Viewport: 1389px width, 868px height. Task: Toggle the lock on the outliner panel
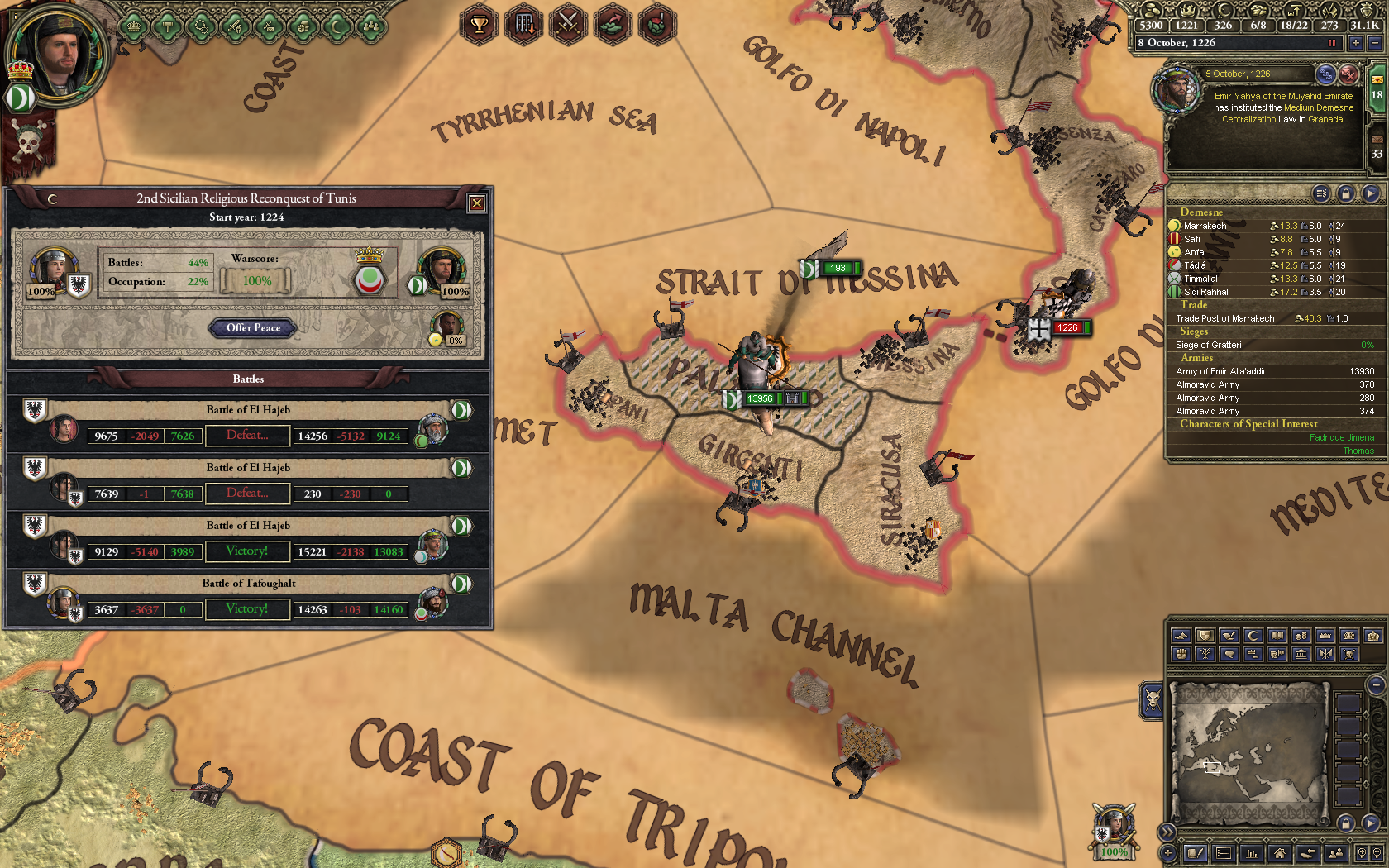[x=1346, y=193]
